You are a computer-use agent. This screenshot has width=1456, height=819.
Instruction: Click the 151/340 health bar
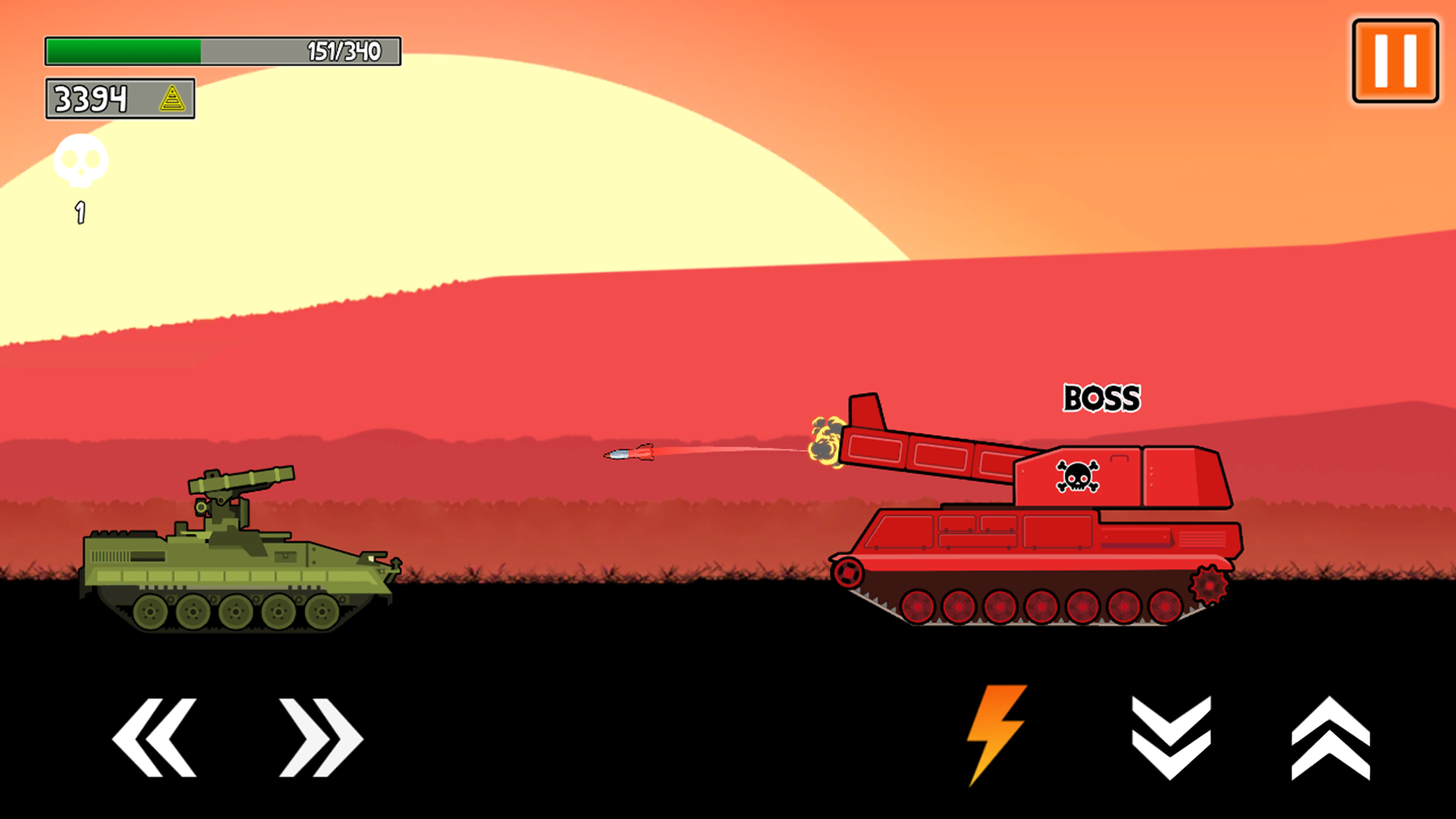pyautogui.click(x=223, y=49)
